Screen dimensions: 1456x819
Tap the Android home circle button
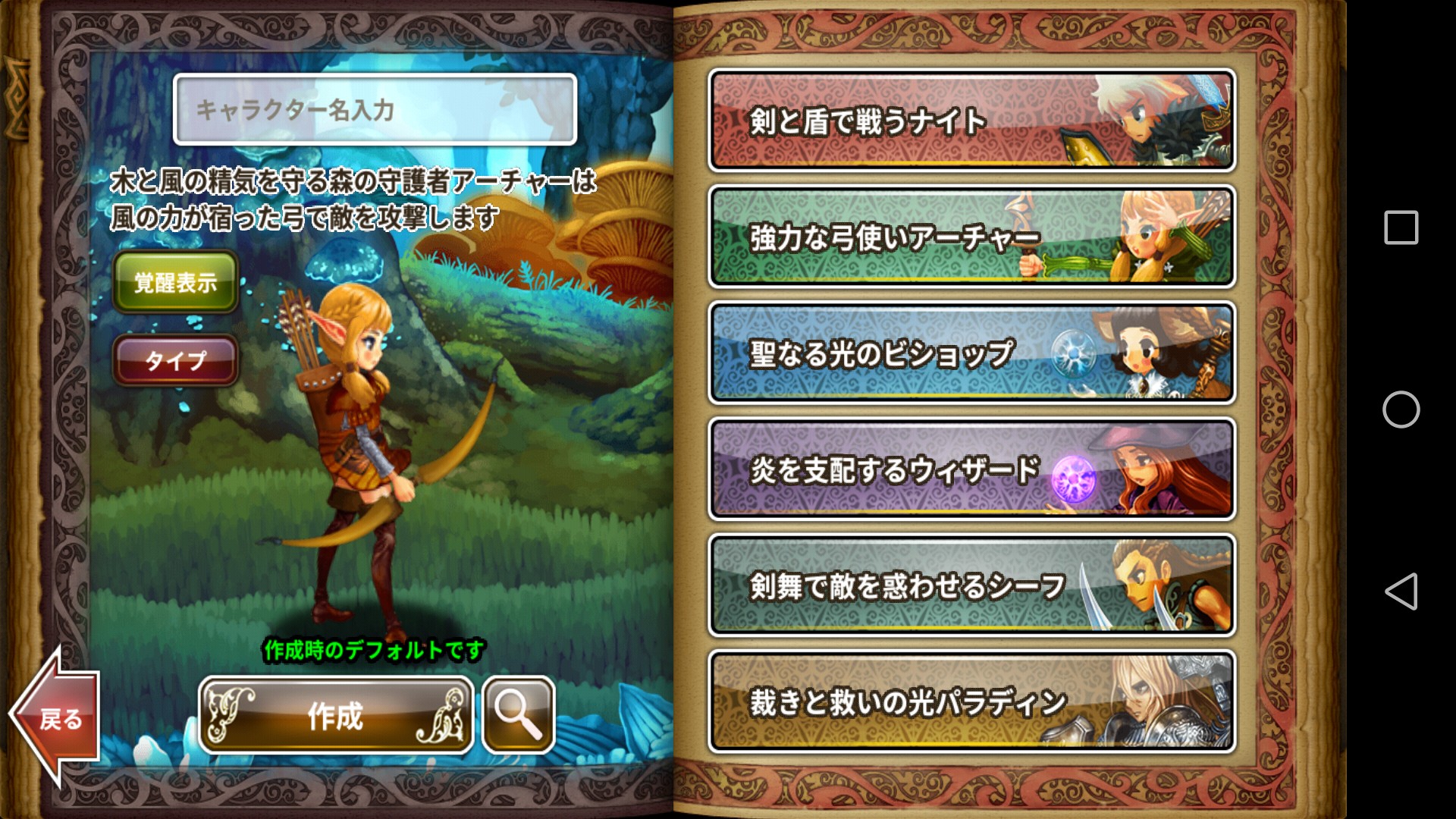click(1401, 409)
